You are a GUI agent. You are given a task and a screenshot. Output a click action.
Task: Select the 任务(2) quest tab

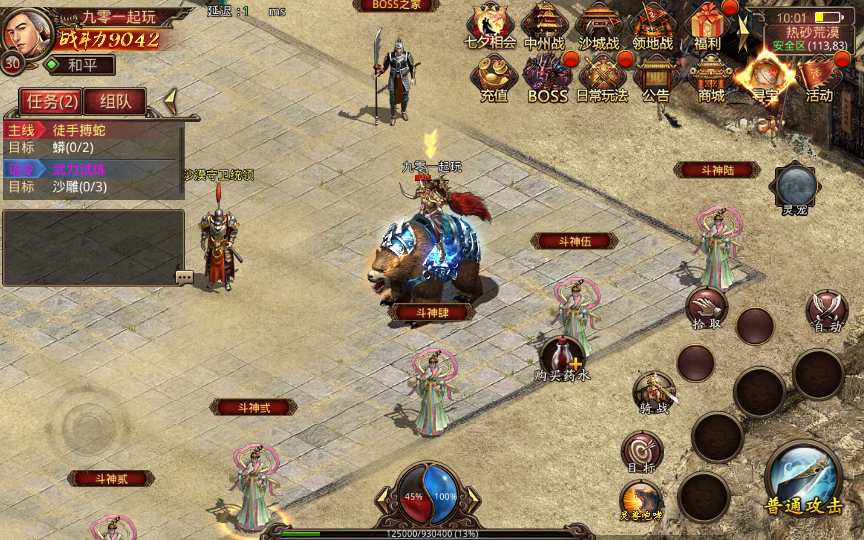coord(53,101)
